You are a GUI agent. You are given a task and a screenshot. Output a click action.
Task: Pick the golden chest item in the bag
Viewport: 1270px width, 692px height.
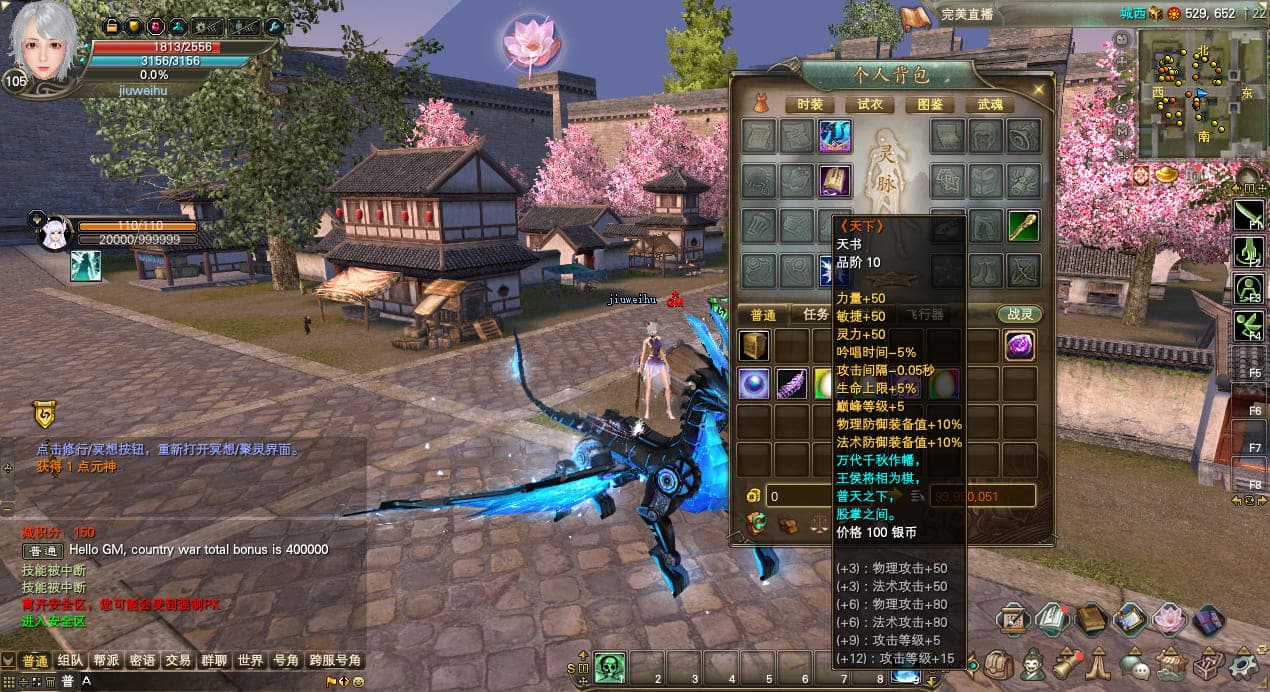754,346
